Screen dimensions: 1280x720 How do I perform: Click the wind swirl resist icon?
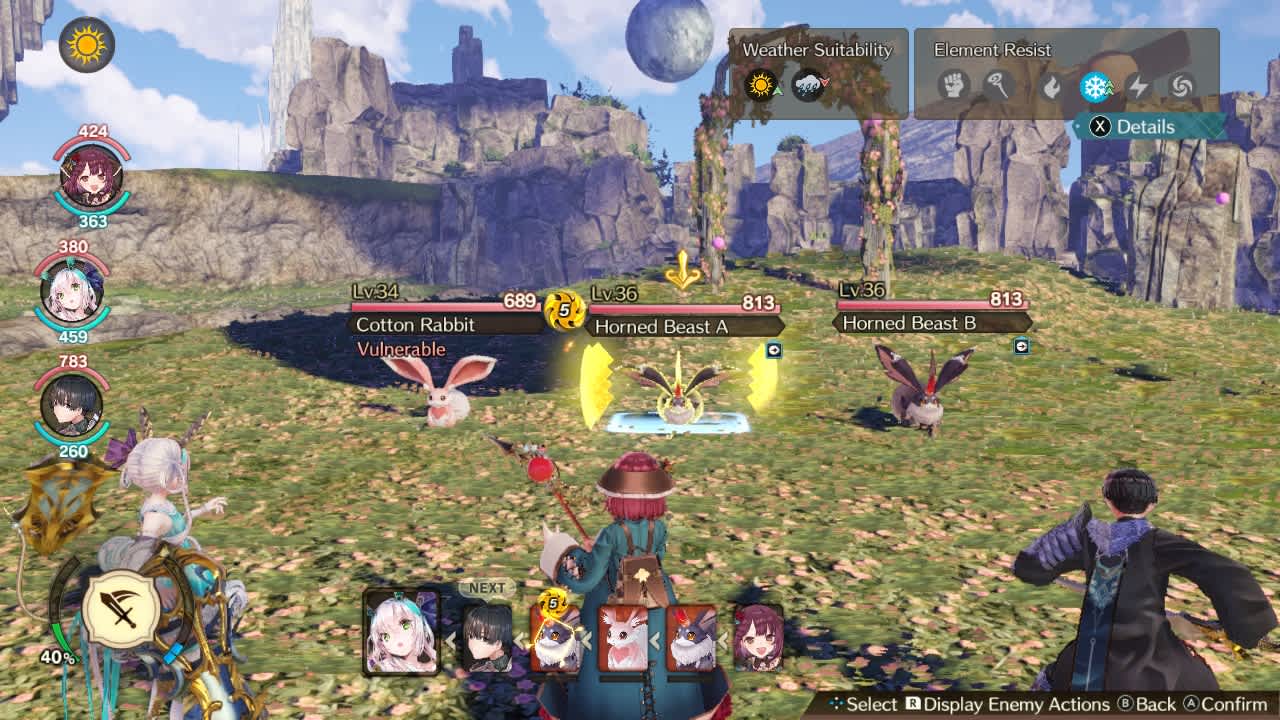tap(1181, 86)
